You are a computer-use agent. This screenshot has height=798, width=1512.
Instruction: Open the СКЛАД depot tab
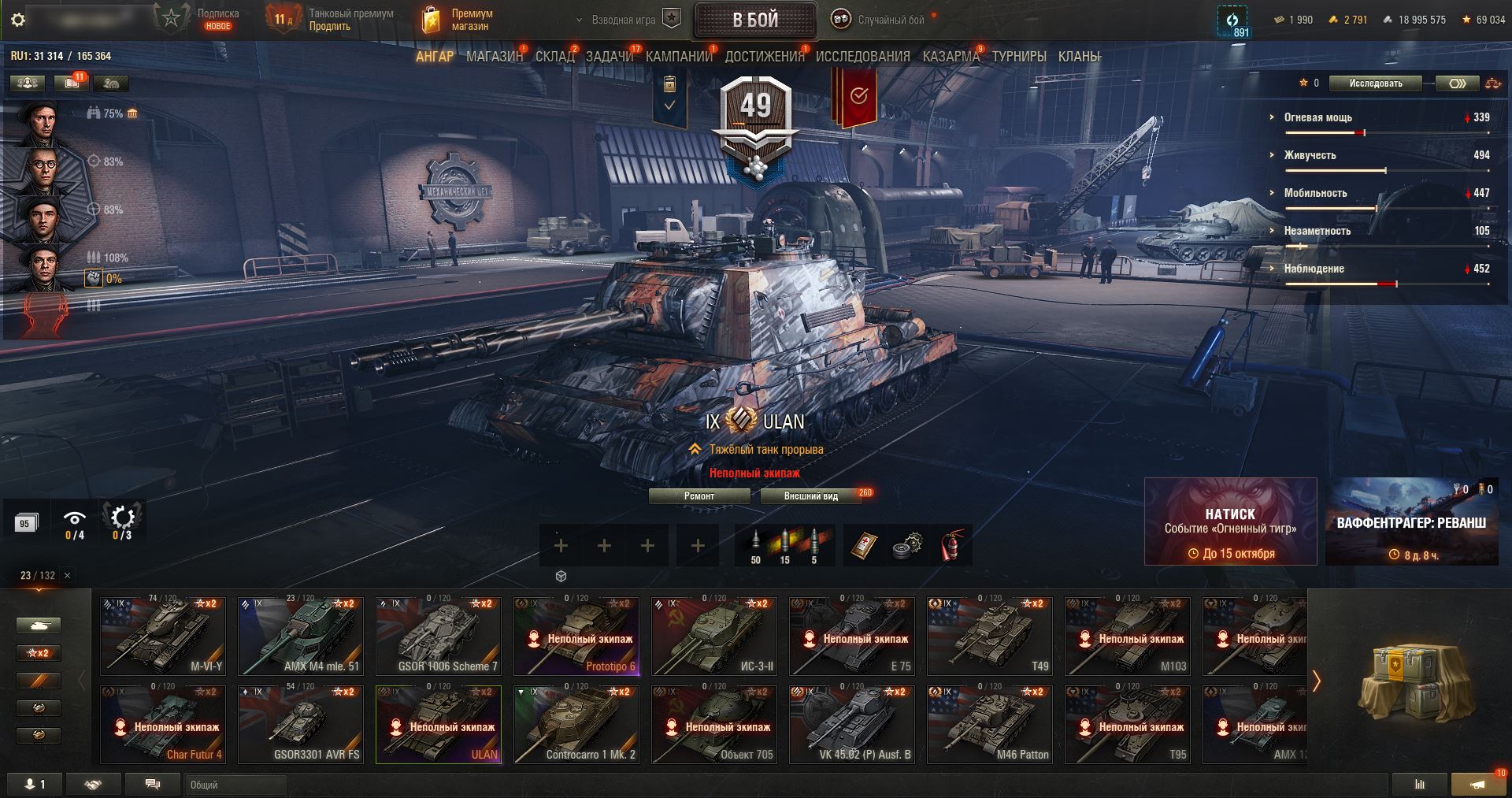click(554, 57)
